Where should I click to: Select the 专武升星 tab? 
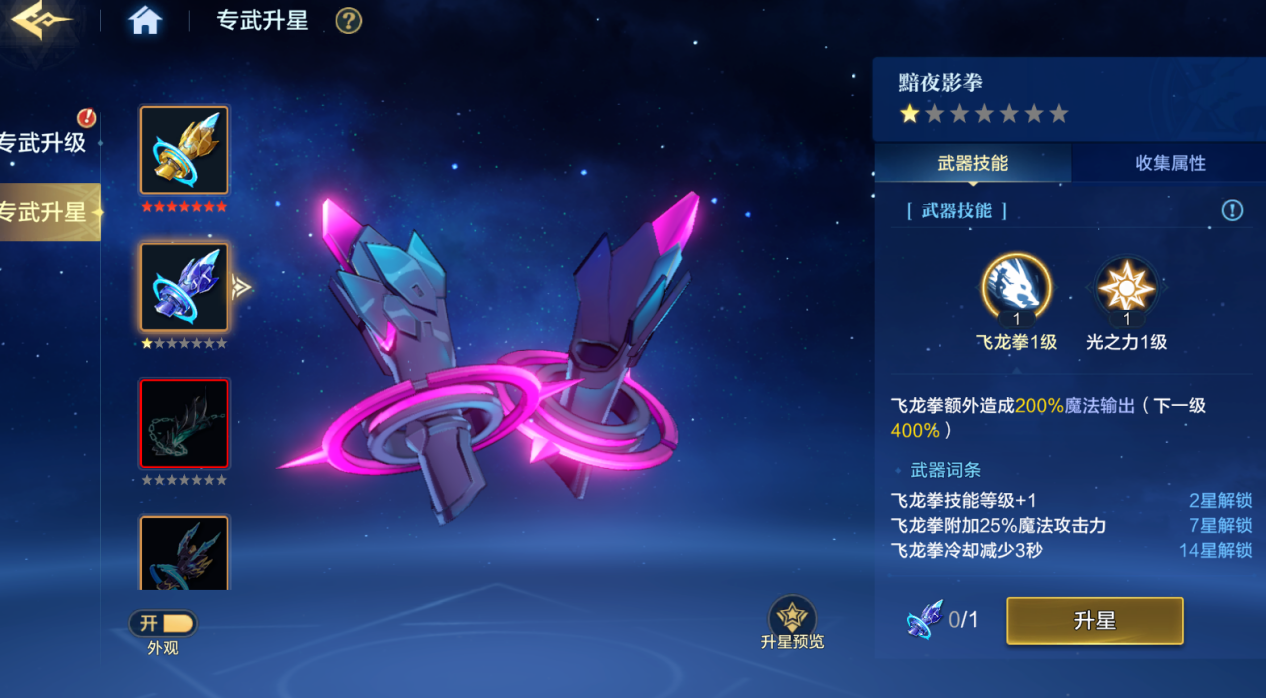tap(46, 212)
